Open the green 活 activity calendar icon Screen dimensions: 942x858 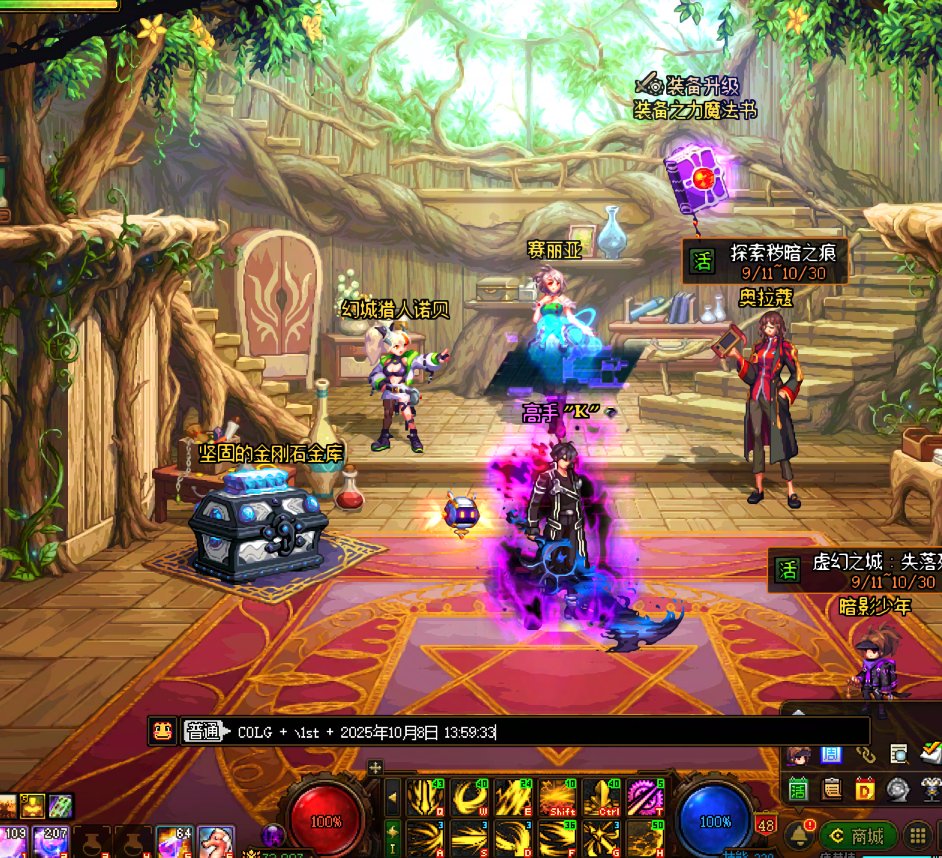click(798, 788)
